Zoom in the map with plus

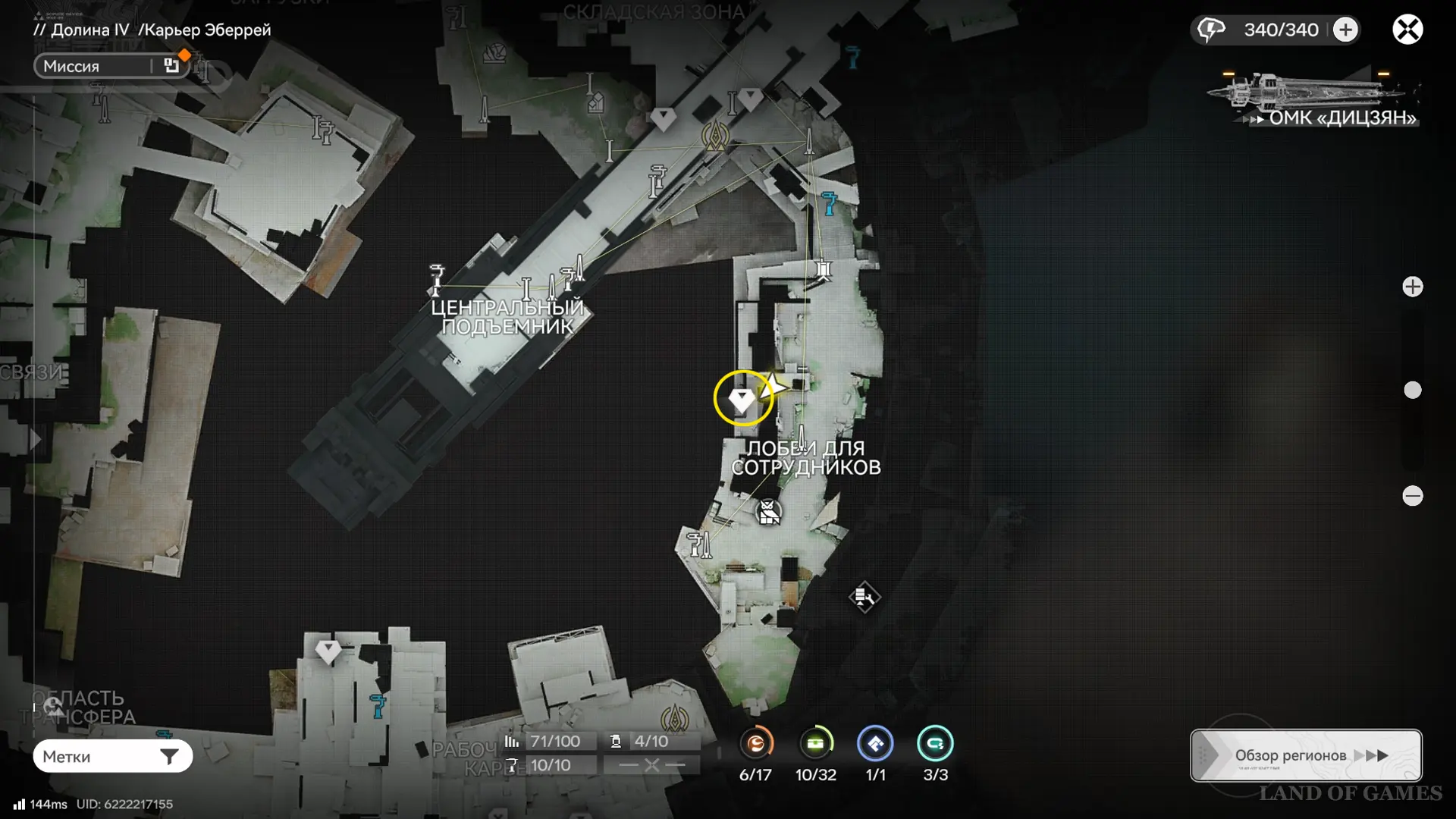pos(1412,287)
